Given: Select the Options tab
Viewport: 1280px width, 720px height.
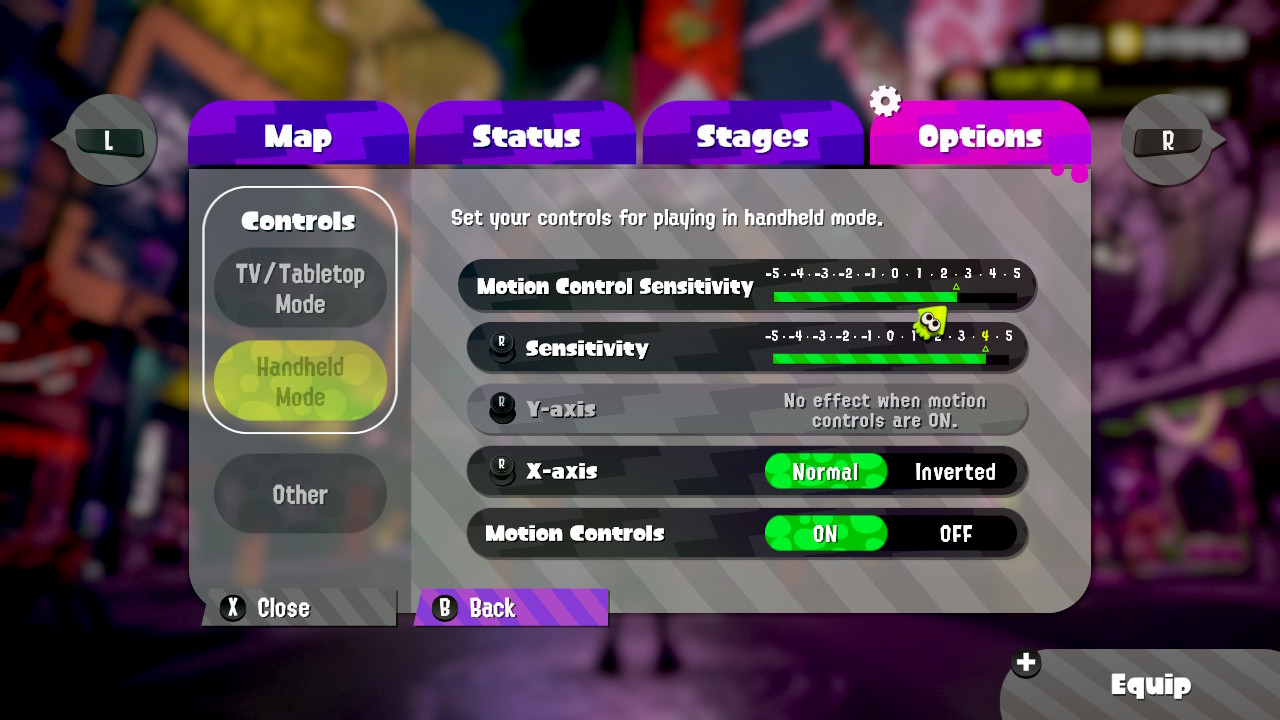Looking at the screenshot, I should [x=979, y=136].
